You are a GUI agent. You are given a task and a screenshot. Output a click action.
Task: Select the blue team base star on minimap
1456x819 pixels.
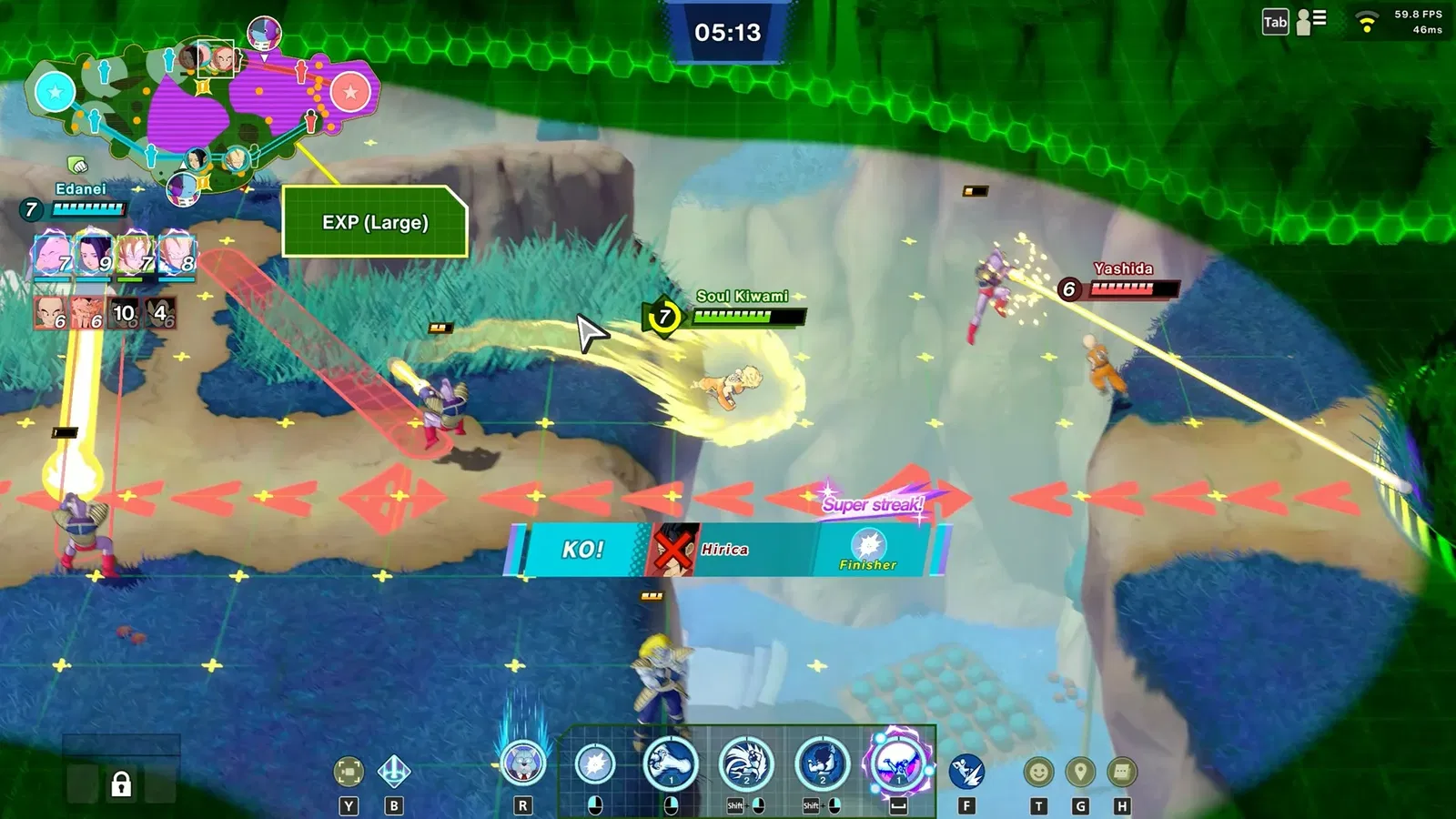(55, 92)
